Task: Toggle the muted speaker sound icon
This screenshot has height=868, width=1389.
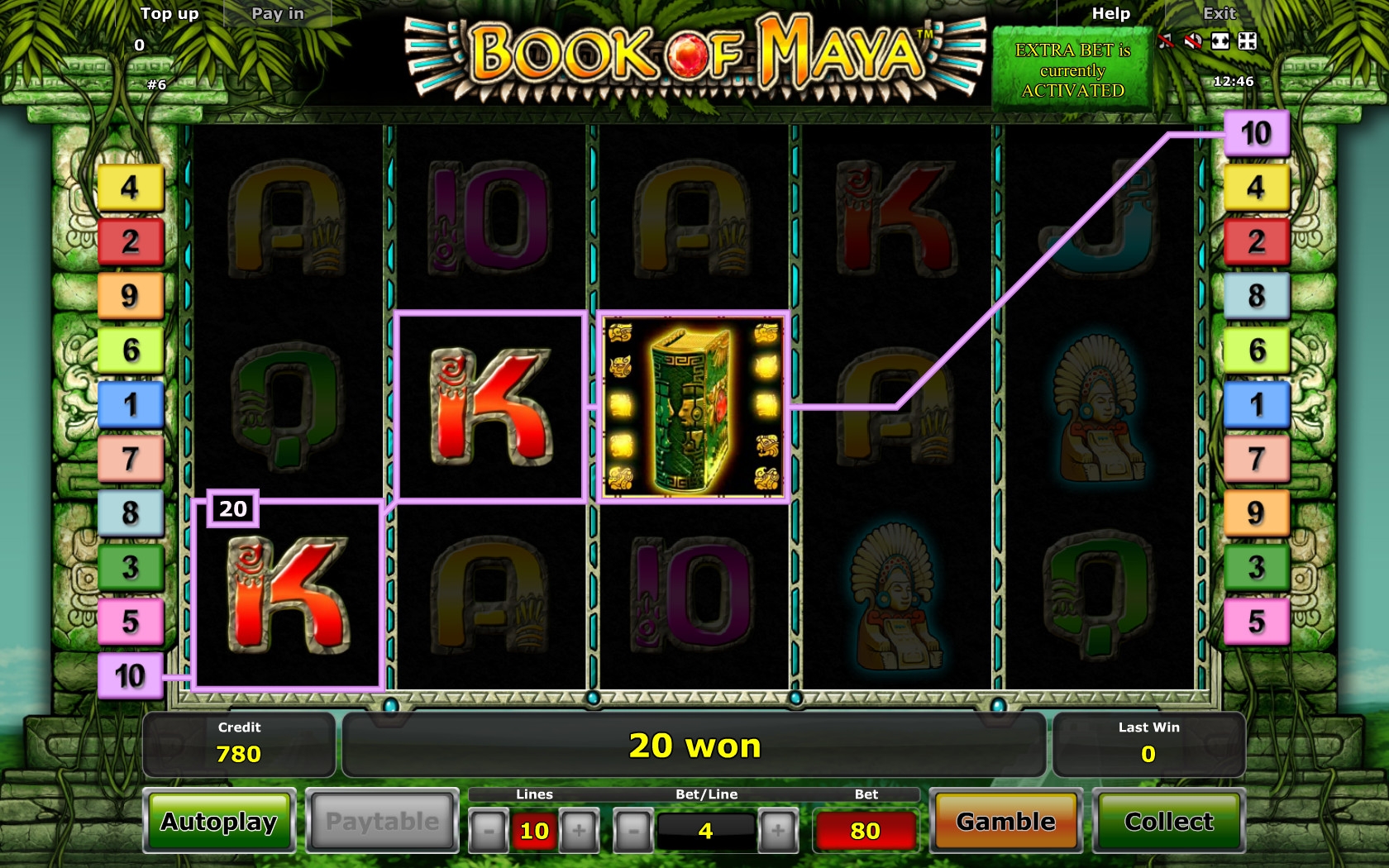Action: 1192,41
